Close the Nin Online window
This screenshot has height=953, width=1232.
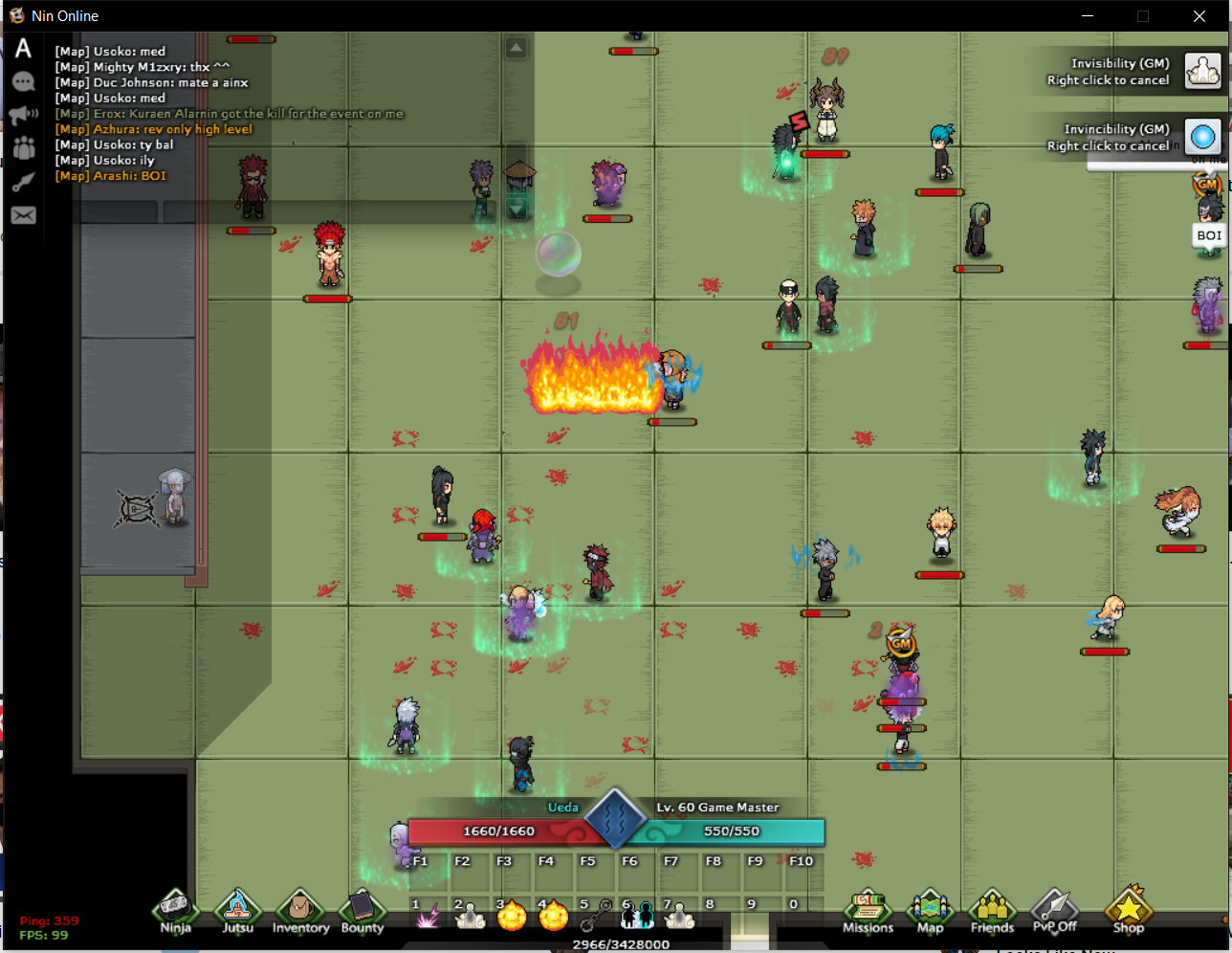coord(1199,16)
